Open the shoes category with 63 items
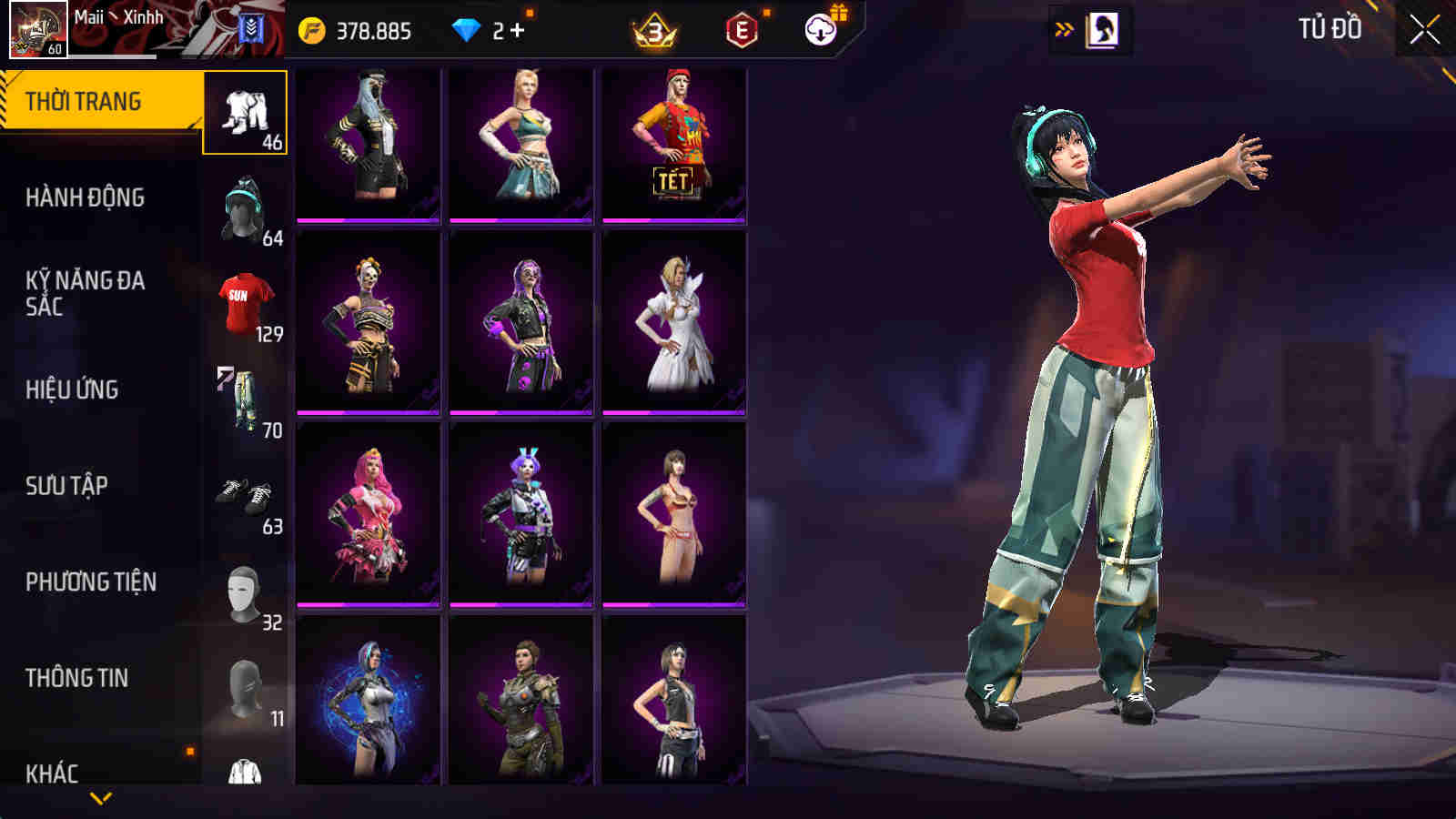The width and height of the screenshot is (1456, 819). (x=245, y=491)
